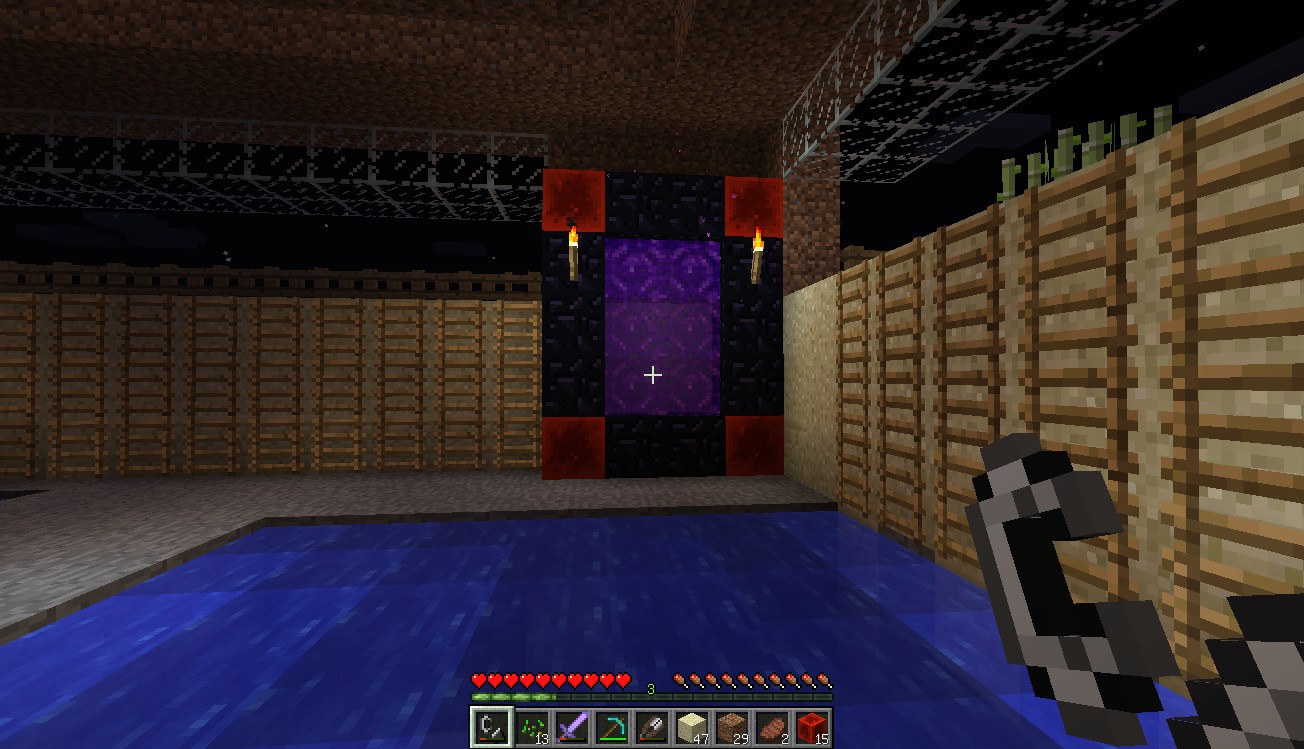Select the sandstone block stack of 47
Screen dimensions: 1304x749
(691, 727)
